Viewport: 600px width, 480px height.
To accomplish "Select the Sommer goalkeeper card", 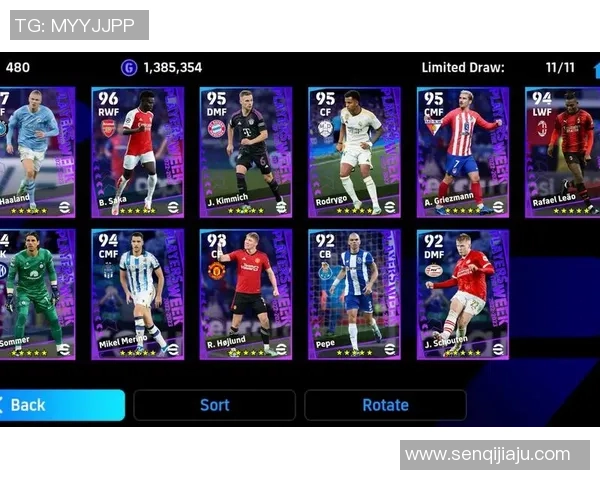I will 36,294.
